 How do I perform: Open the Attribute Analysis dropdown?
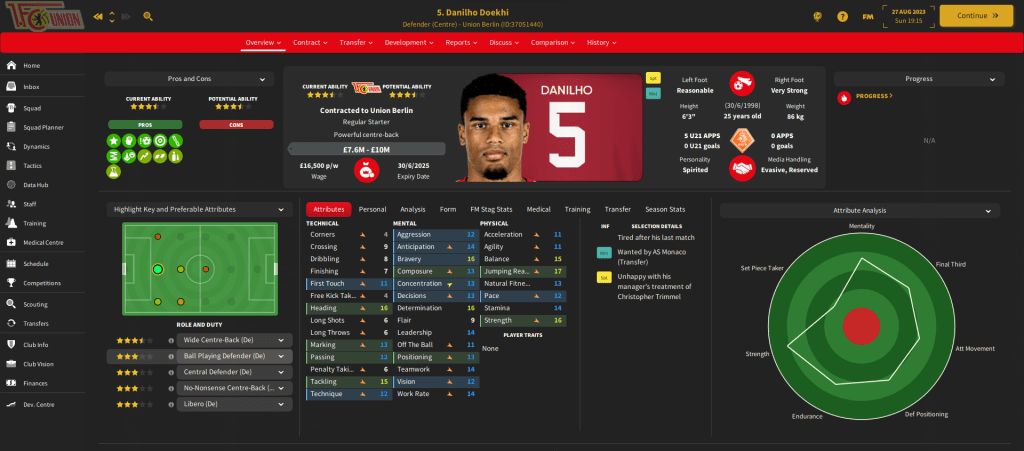[860, 210]
